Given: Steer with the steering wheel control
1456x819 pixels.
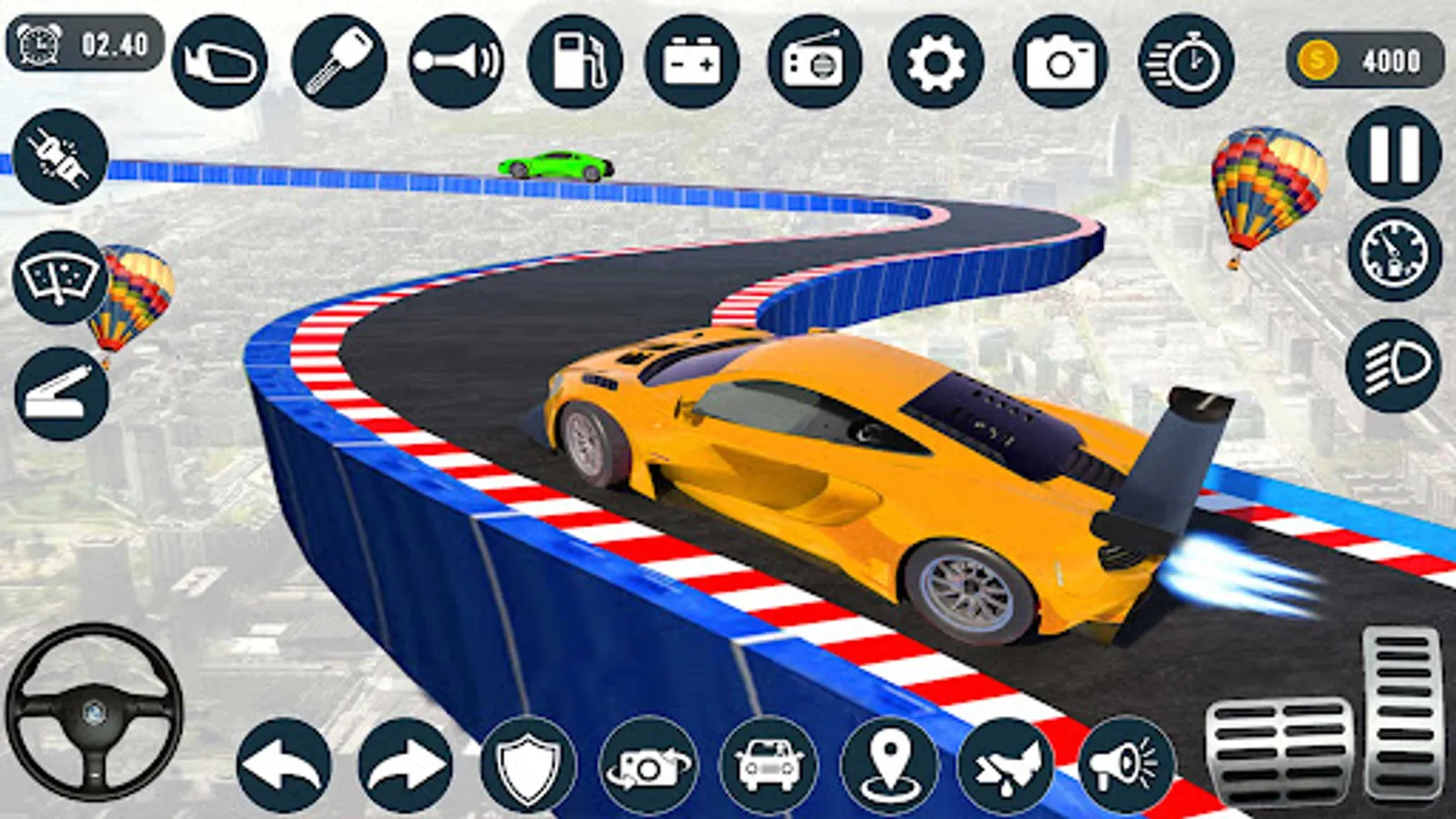Looking at the screenshot, I should coord(94,712).
